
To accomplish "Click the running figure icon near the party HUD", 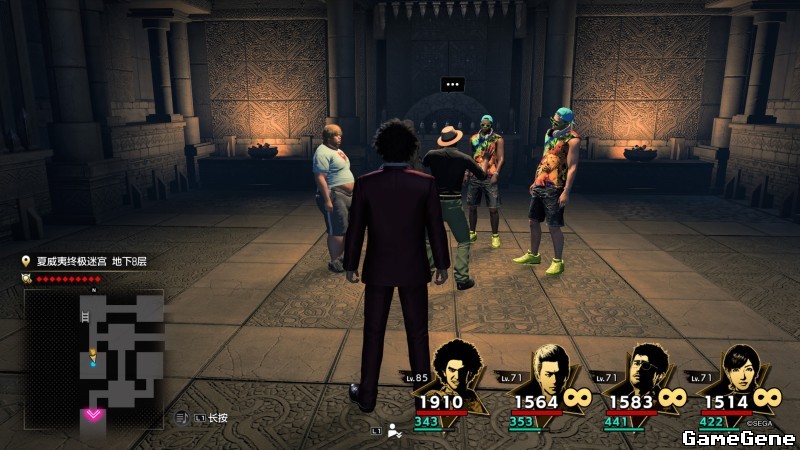I will point(395,431).
